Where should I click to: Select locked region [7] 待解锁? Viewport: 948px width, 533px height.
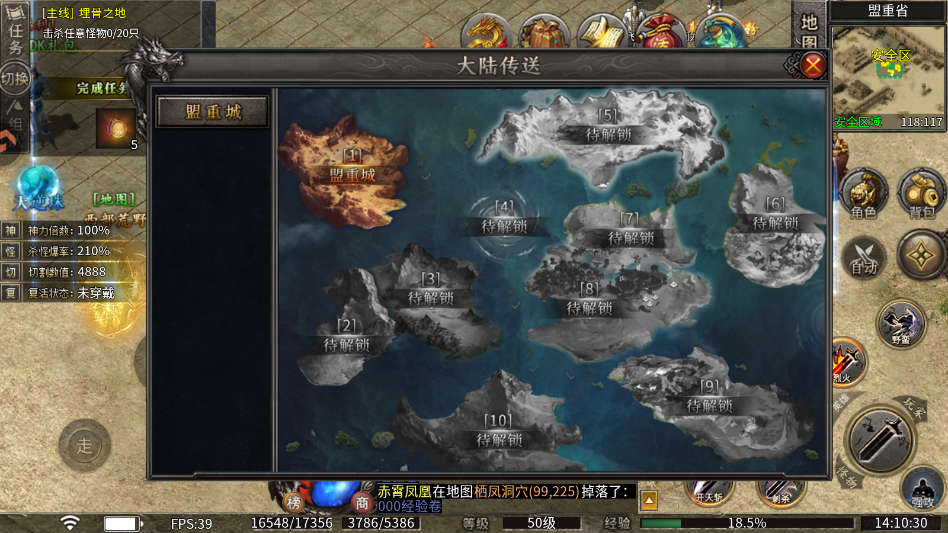click(x=630, y=230)
